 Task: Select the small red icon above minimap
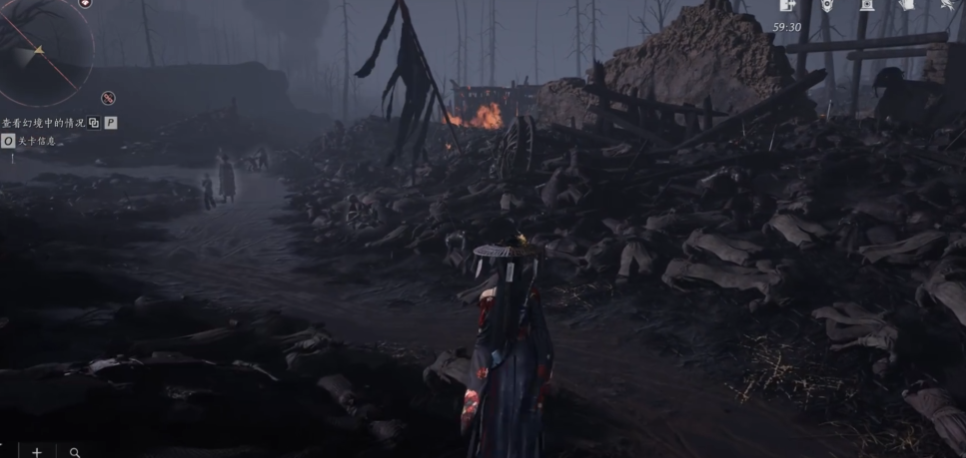85,4
